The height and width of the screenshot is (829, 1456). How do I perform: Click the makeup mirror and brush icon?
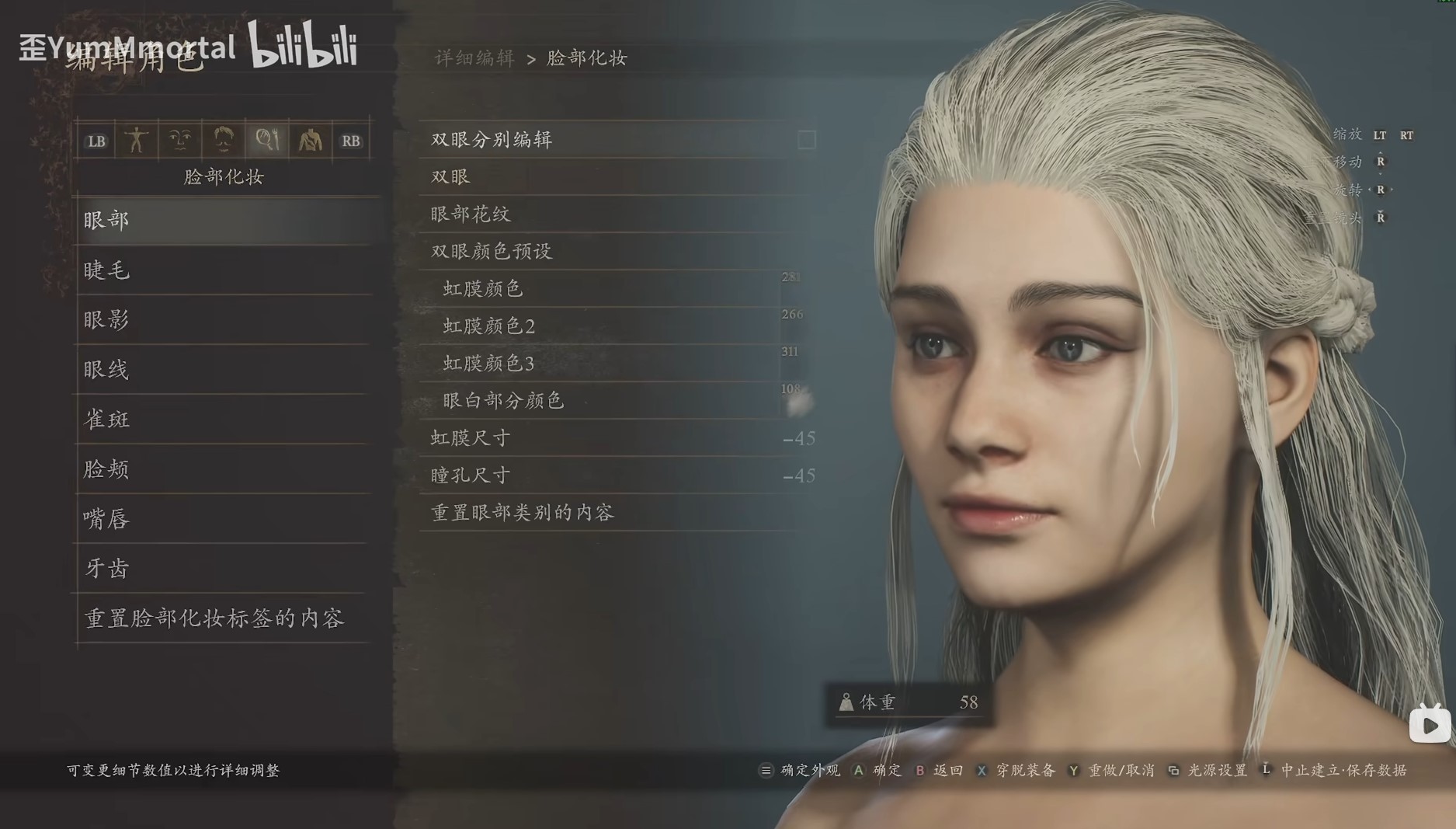click(266, 140)
